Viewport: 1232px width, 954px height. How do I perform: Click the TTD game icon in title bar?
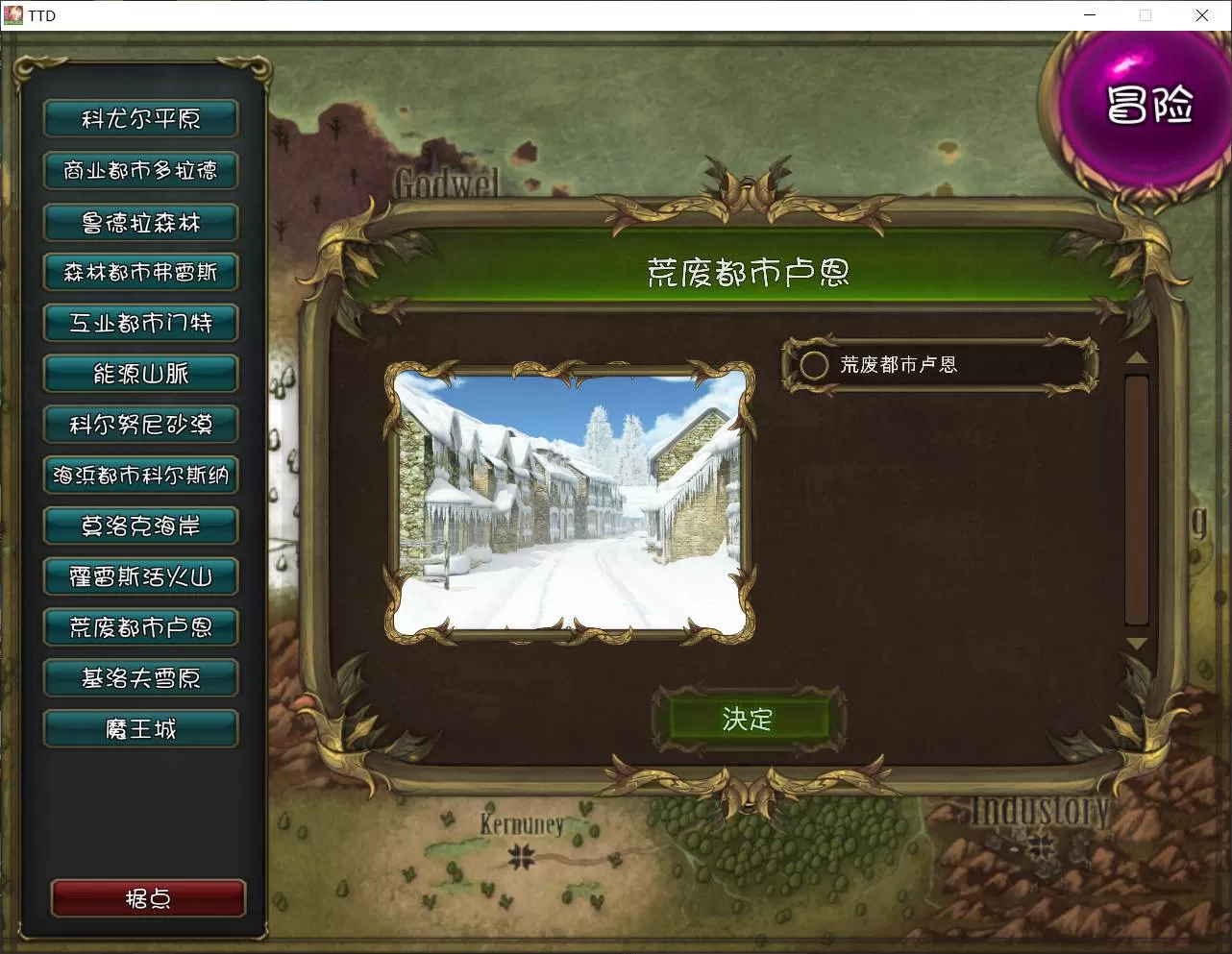[x=13, y=15]
